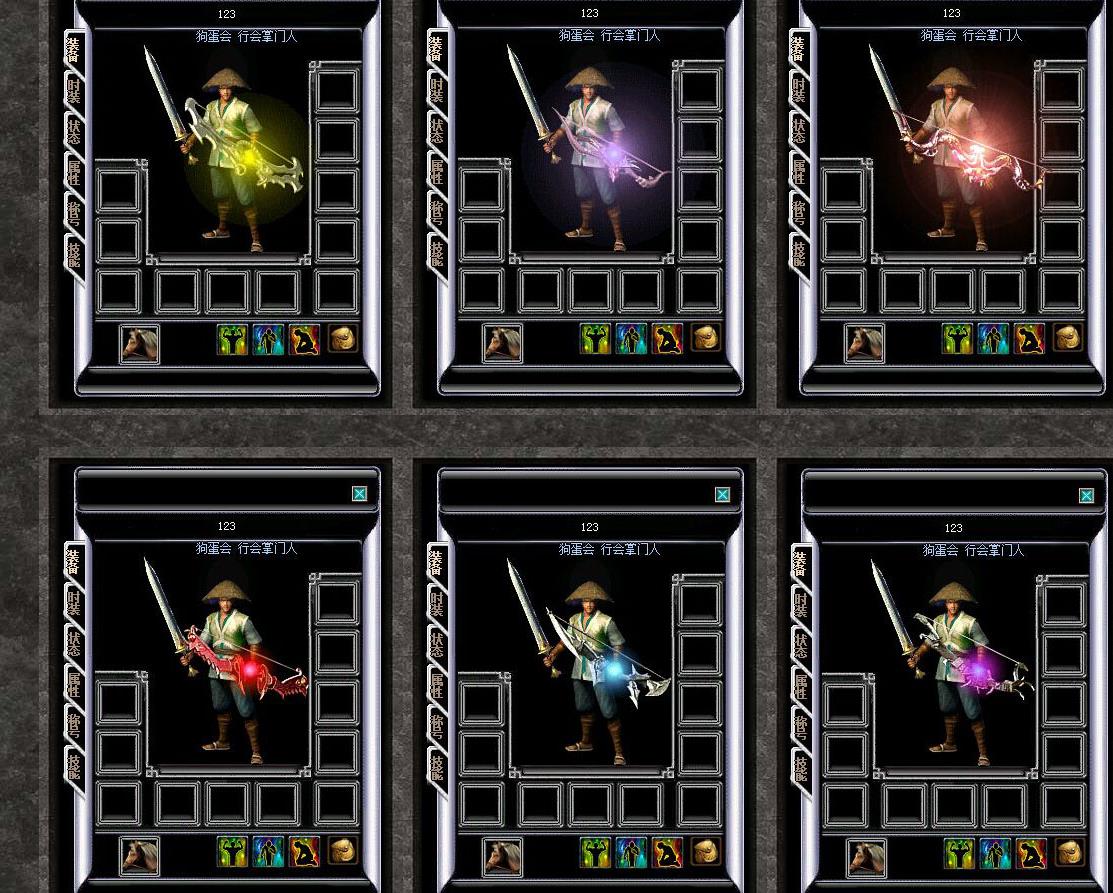Open 时装 tab in the yellow-glow bow panel

pos(75,90)
